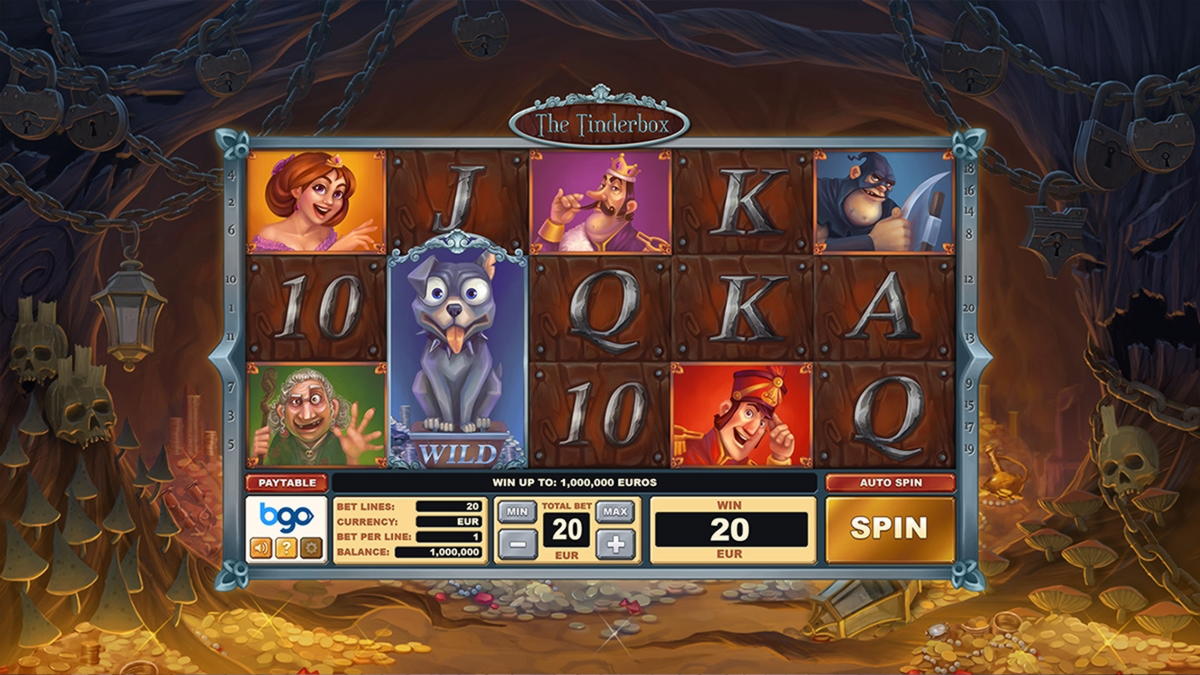Hit the big gold SPIN button
The width and height of the screenshot is (1200, 675).
[889, 529]
